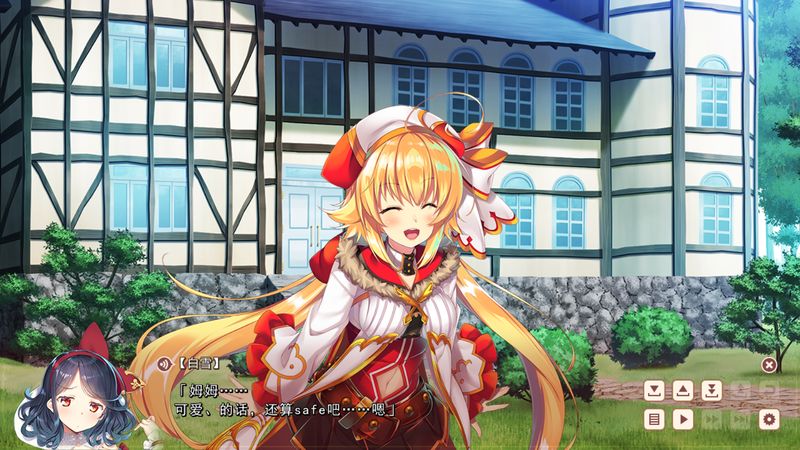Replay the voice line with the speaker icon
This screenshot has height=450, width=800.
[x=165, y=365]
